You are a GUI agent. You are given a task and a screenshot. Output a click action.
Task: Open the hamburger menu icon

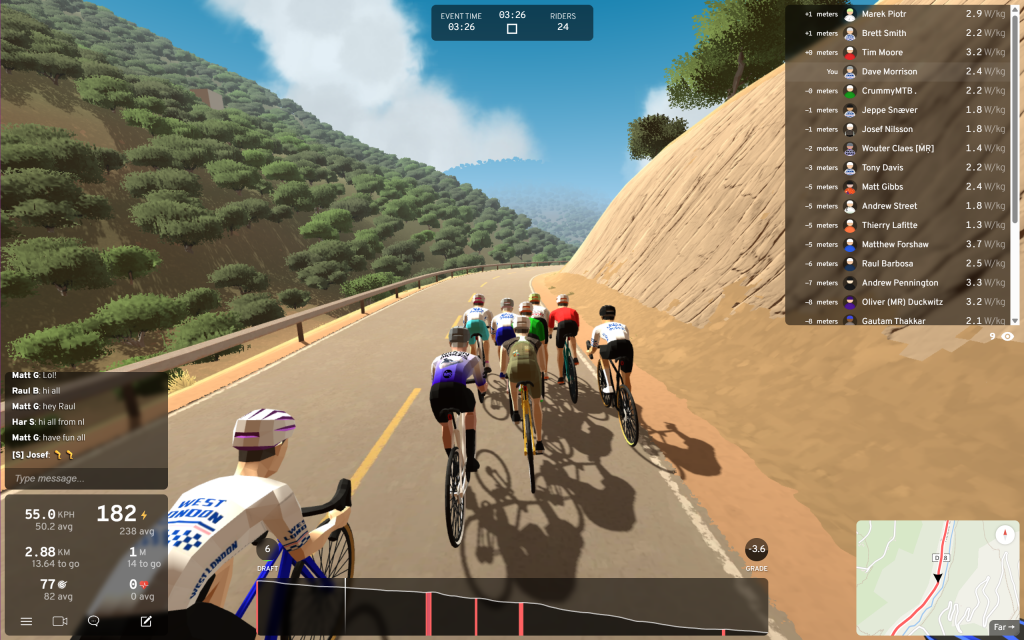[x=26, y=621]
